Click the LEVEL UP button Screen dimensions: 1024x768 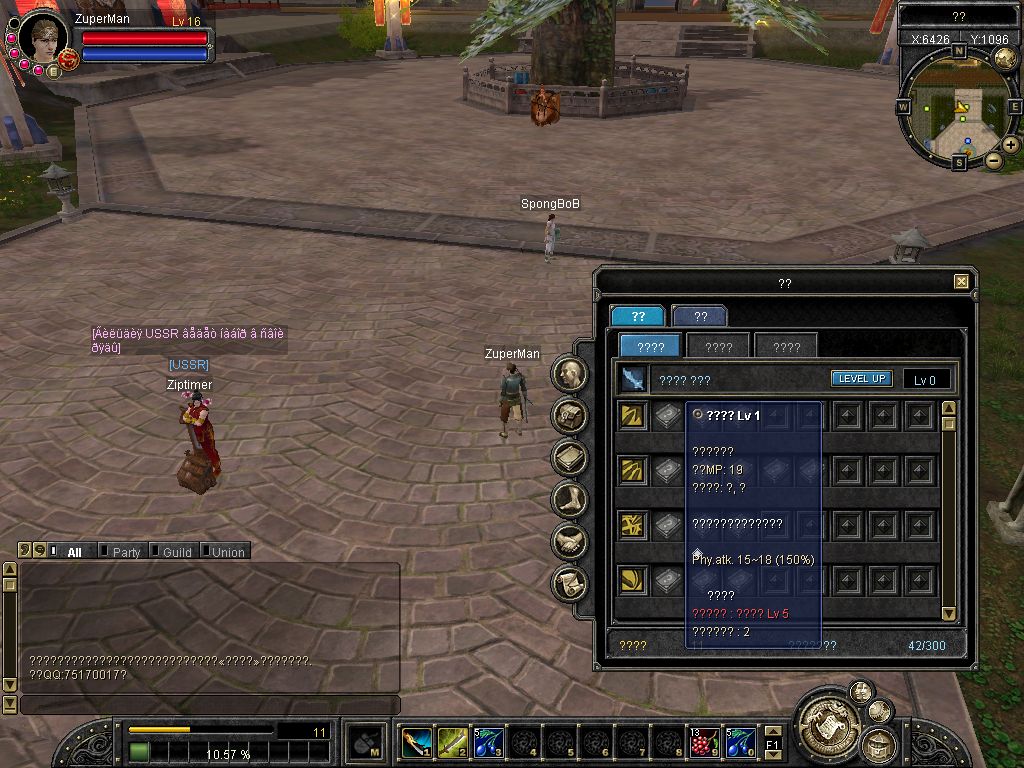pos(861,379)
